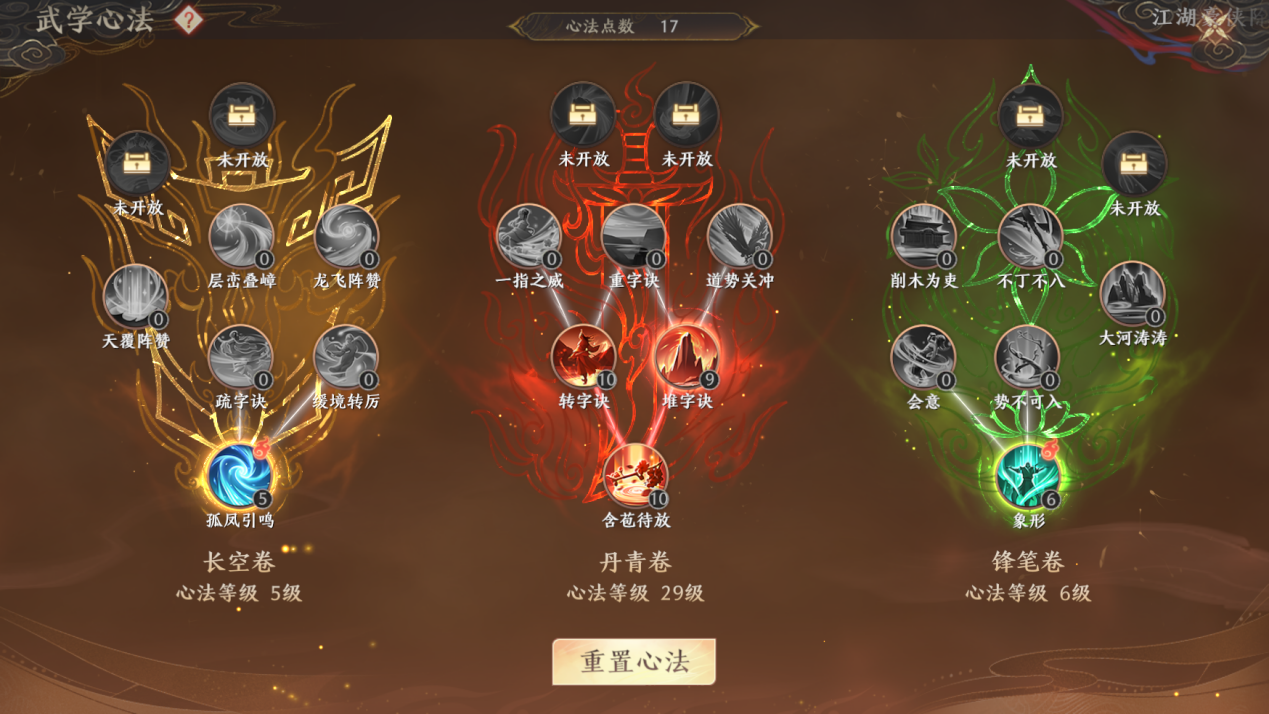Open the red question mark help icon
Viewport: 1269px width, 714px height.
click(188, 20)
